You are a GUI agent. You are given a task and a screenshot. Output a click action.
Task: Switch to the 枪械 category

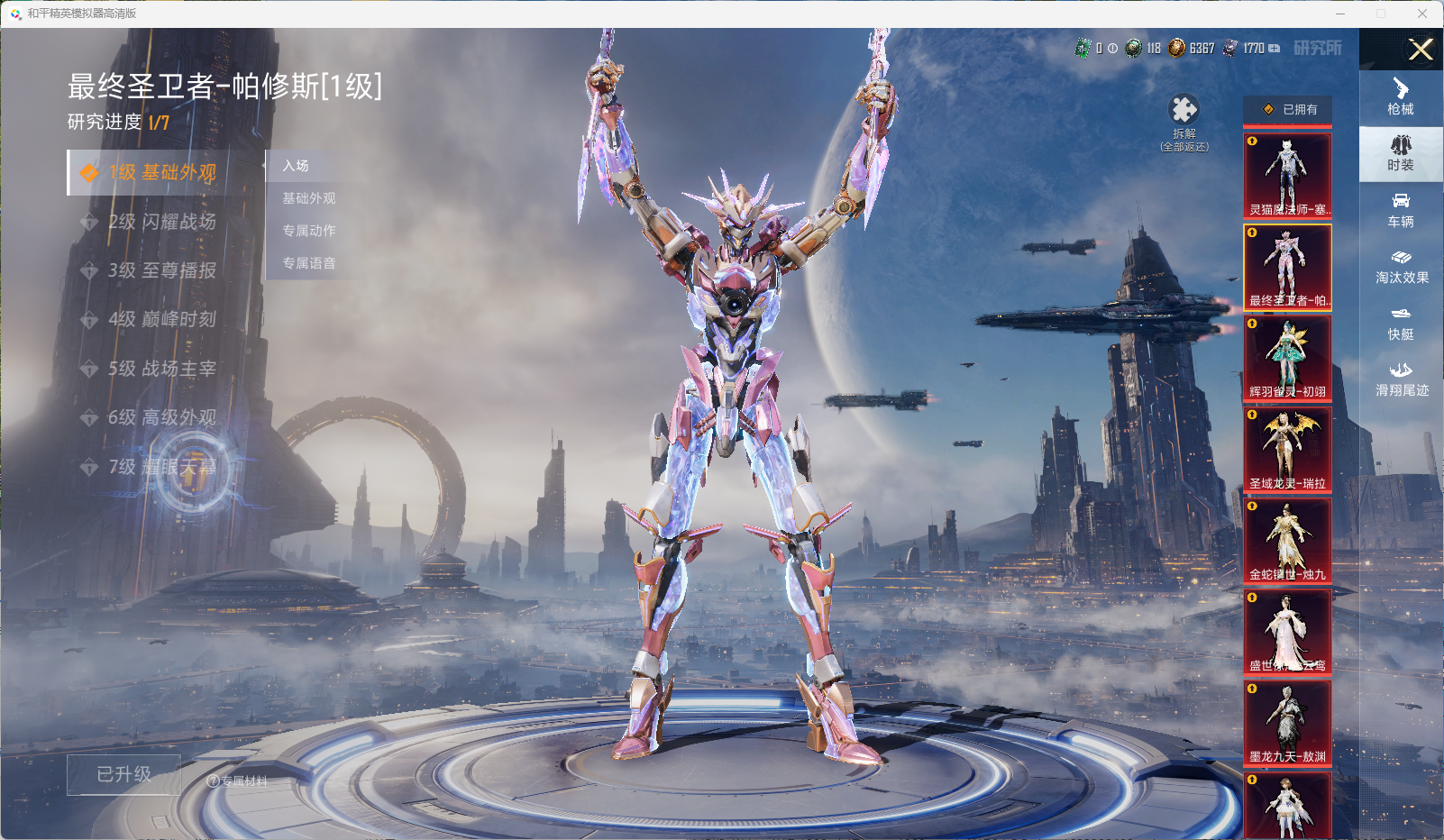pyautogui.click(x=1400, y=97)
